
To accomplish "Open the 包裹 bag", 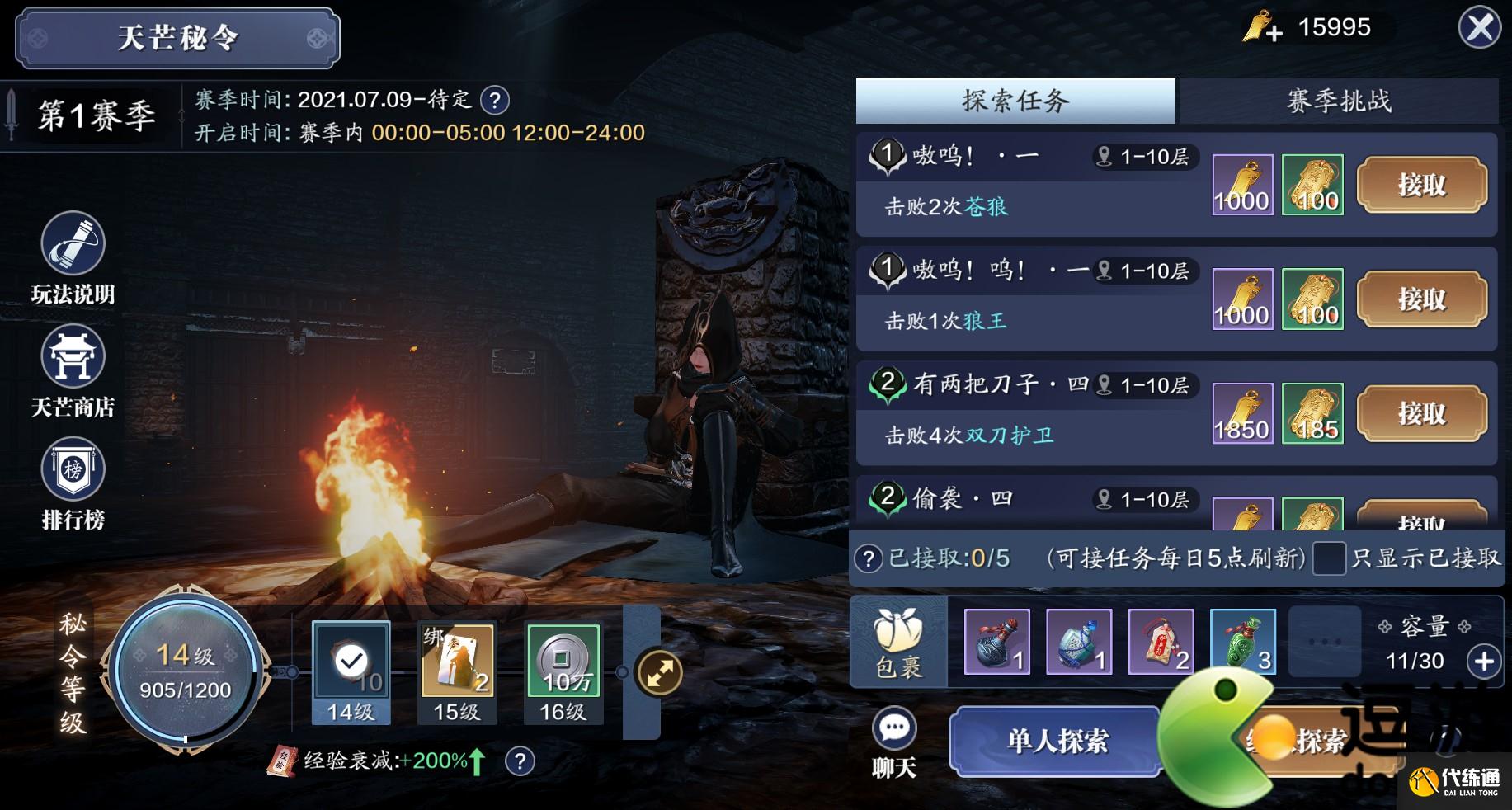I will click(x=899, y=643).
